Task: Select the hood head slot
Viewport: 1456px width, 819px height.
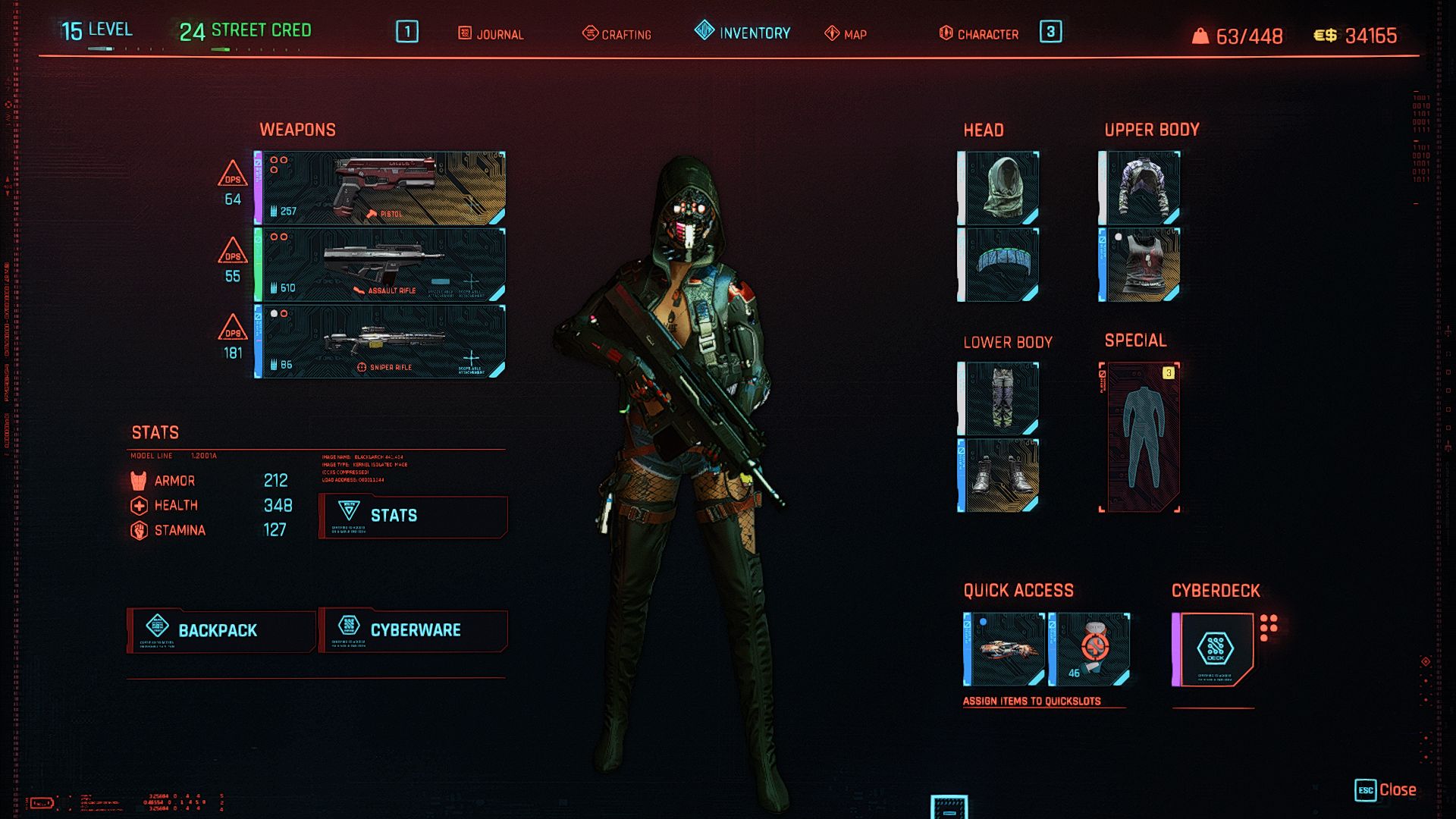Action: coord(999,188)
